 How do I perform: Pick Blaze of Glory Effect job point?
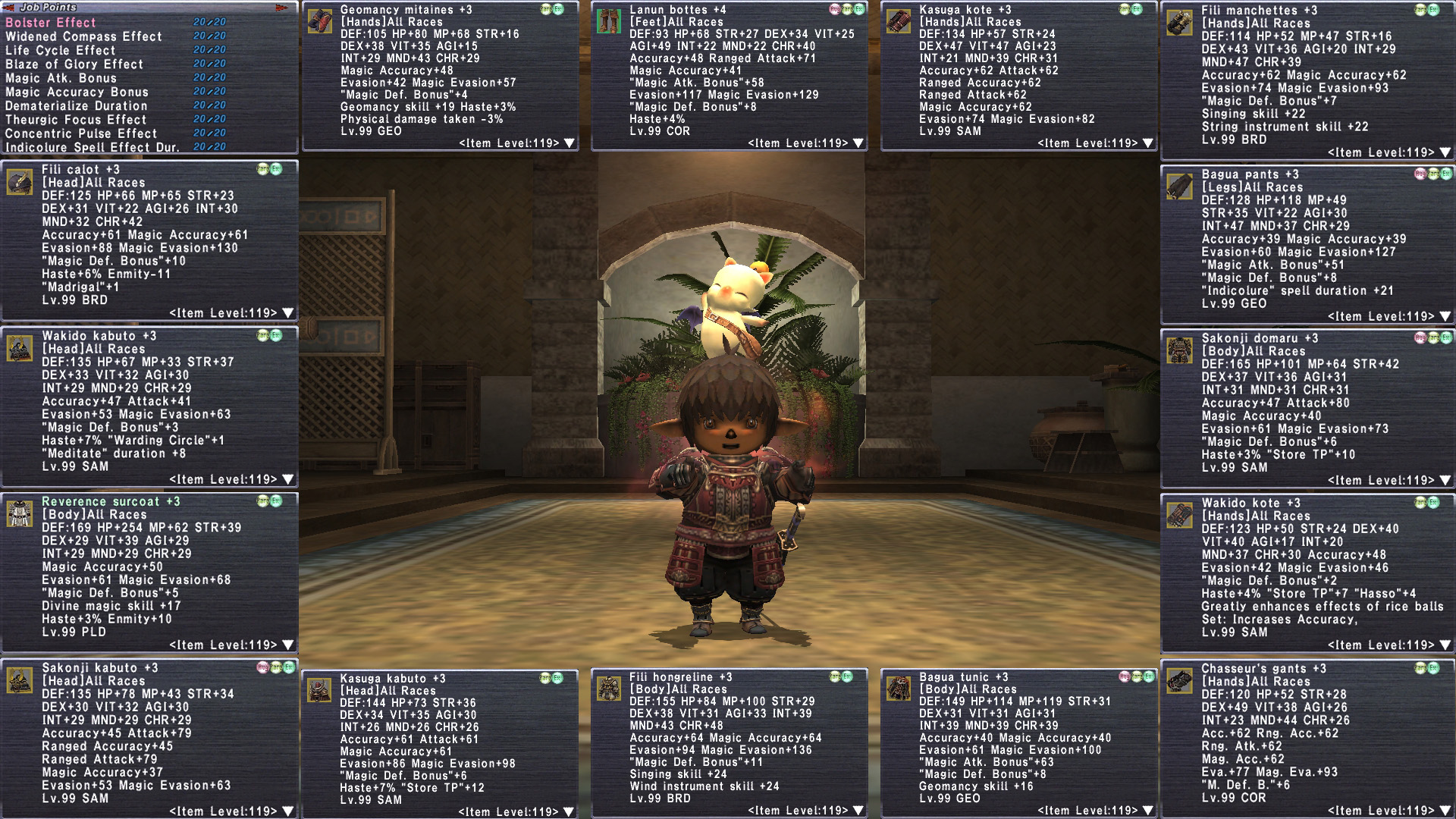(74, 64)
